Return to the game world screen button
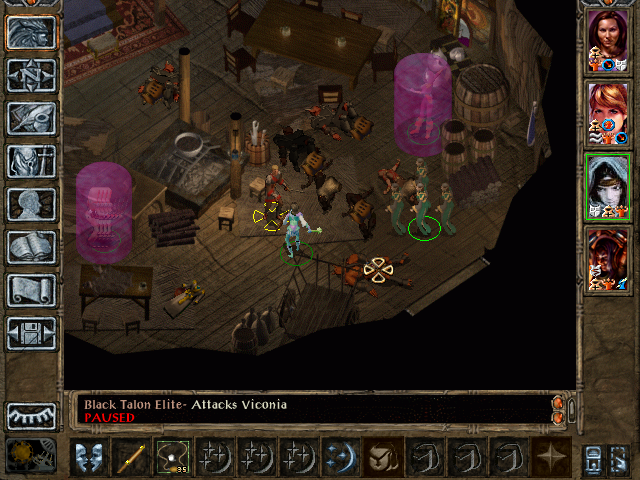This screenshot has height=480, width=640. pos(32,33)
